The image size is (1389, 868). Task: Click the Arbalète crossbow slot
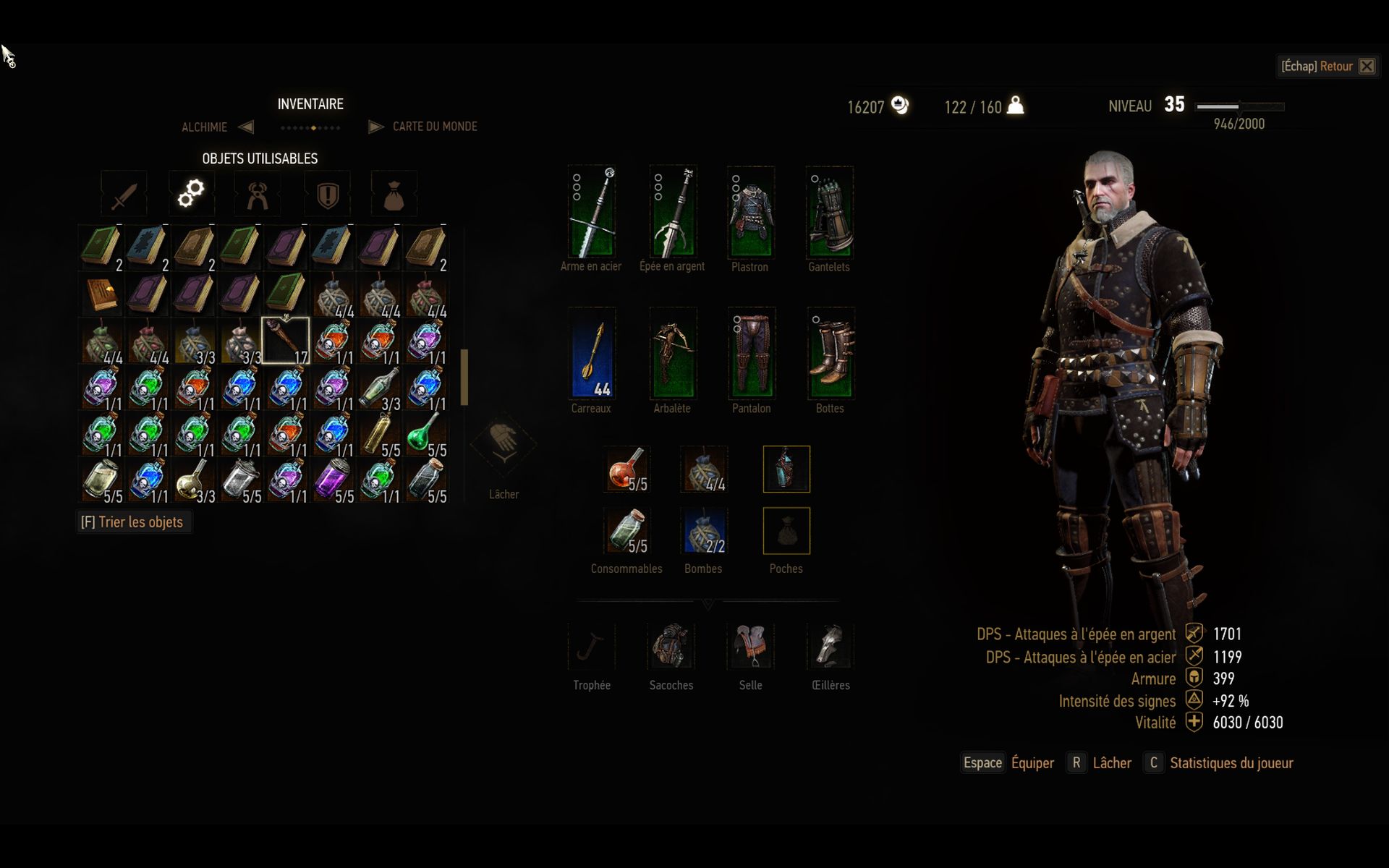(671, 354)
